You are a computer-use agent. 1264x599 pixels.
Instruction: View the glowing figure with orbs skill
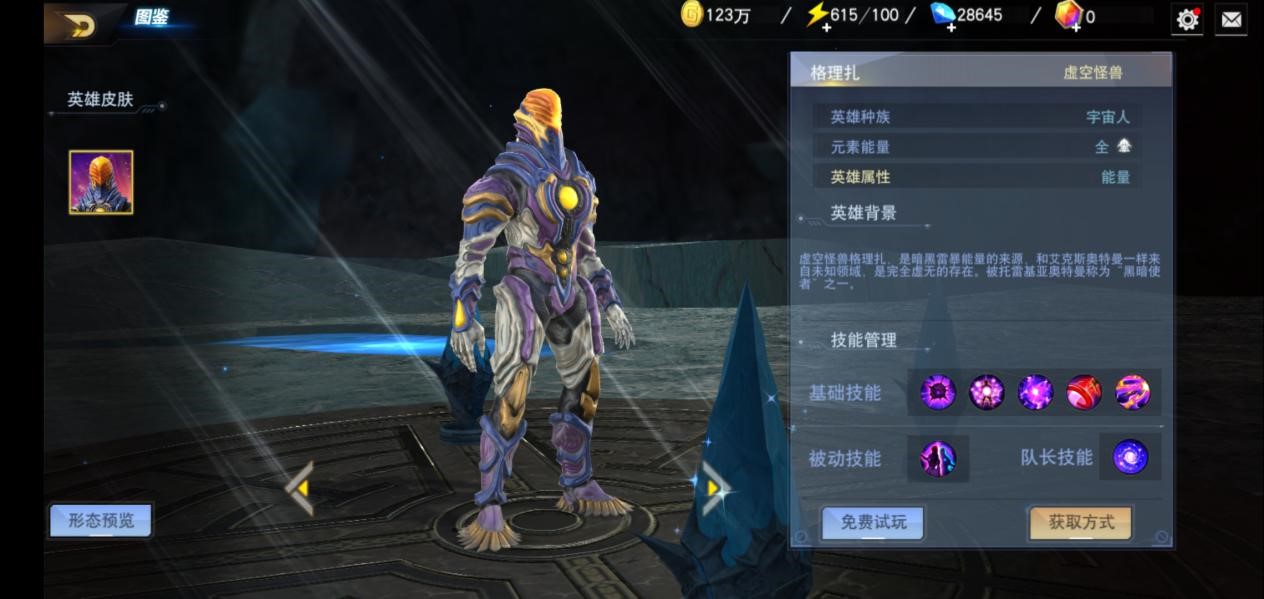point(987,392)
